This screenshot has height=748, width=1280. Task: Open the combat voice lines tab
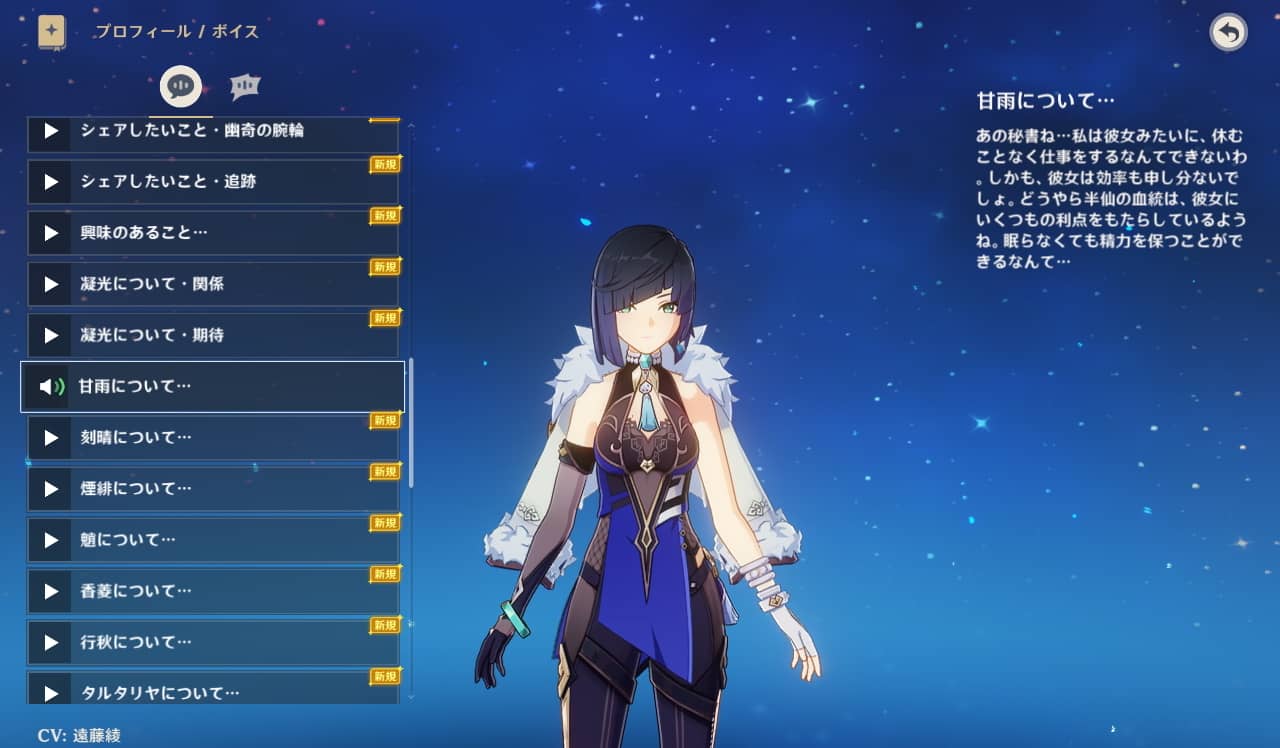[x=245, y=87]
